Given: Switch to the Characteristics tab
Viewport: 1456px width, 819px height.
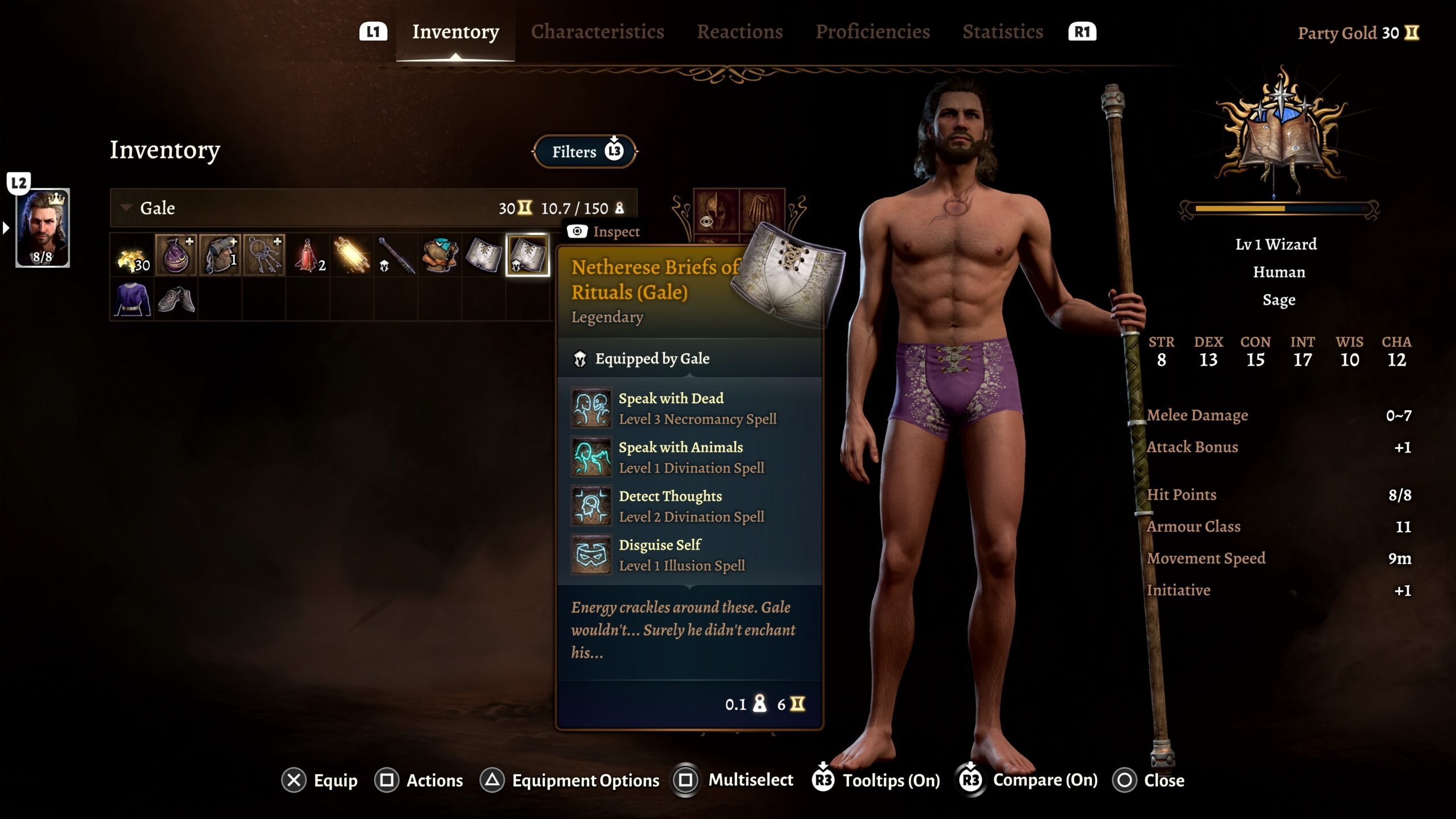Looking at the screenshot, I should click(x=597, y=32).
